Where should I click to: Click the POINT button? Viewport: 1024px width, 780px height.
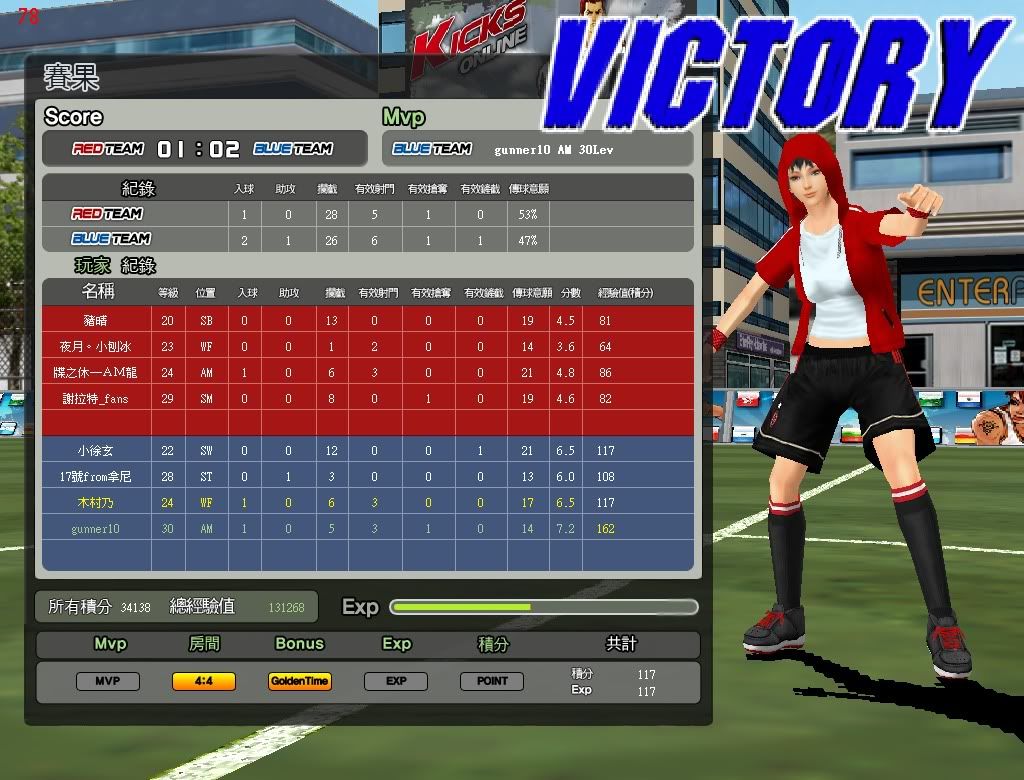click(492, 682)
